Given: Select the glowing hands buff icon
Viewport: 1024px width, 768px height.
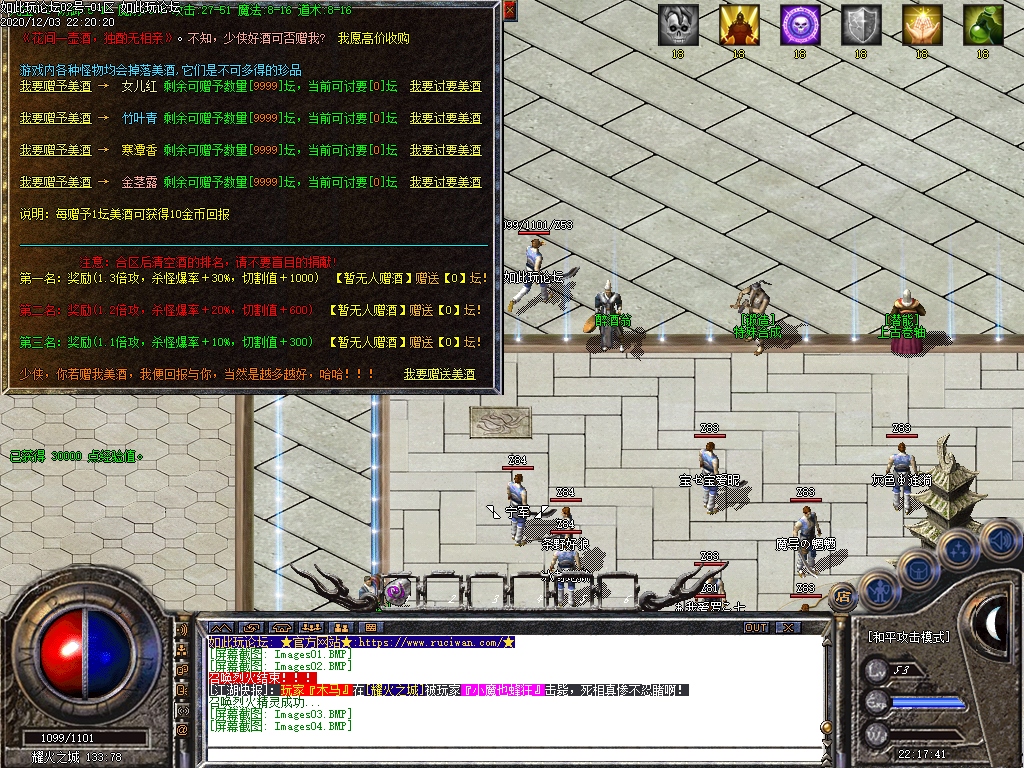Looking at the screenshot, I should pyautogui.click(x=922, y=25).
